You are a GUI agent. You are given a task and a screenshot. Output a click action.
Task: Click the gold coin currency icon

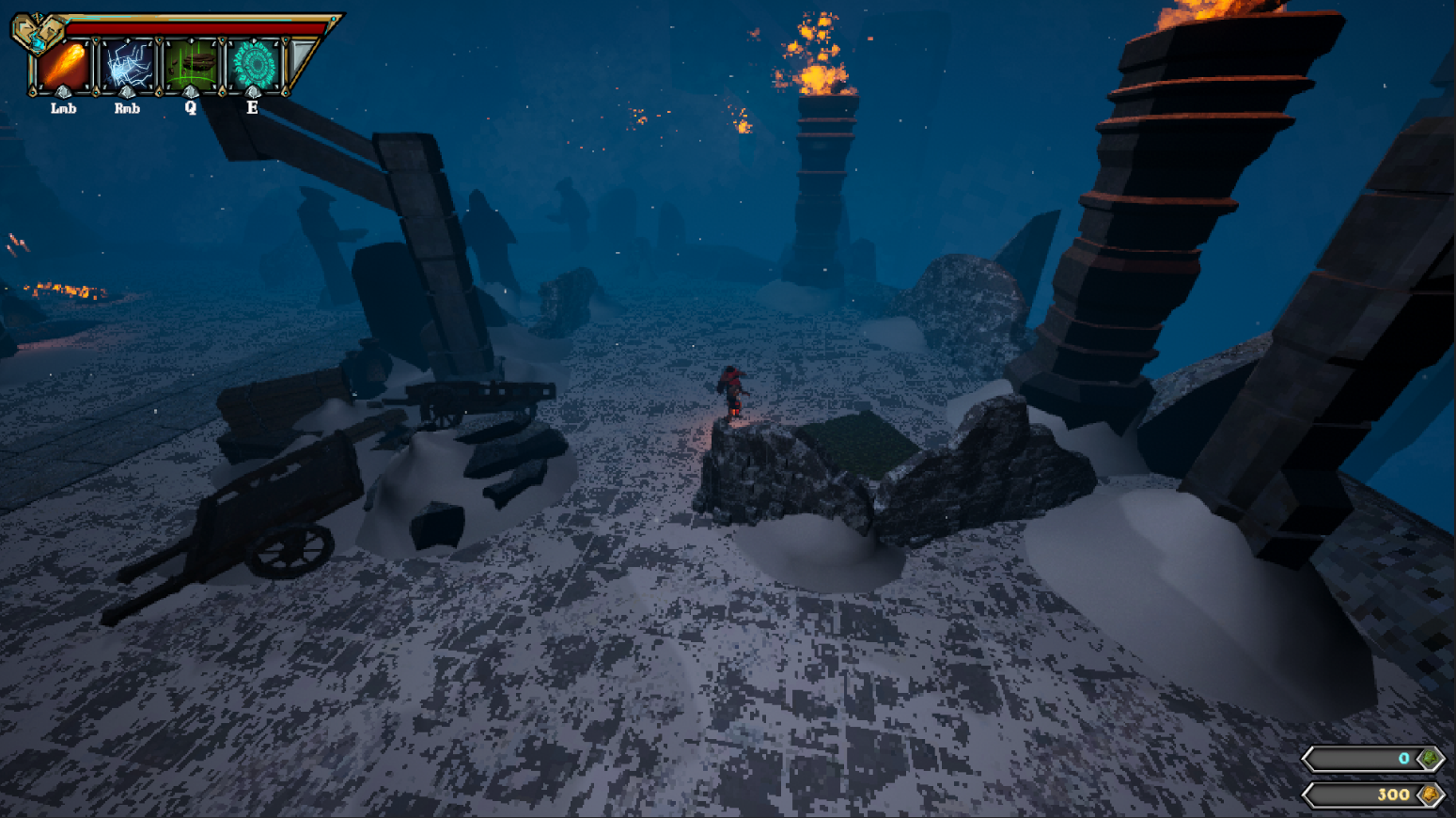click(1430, 794)
